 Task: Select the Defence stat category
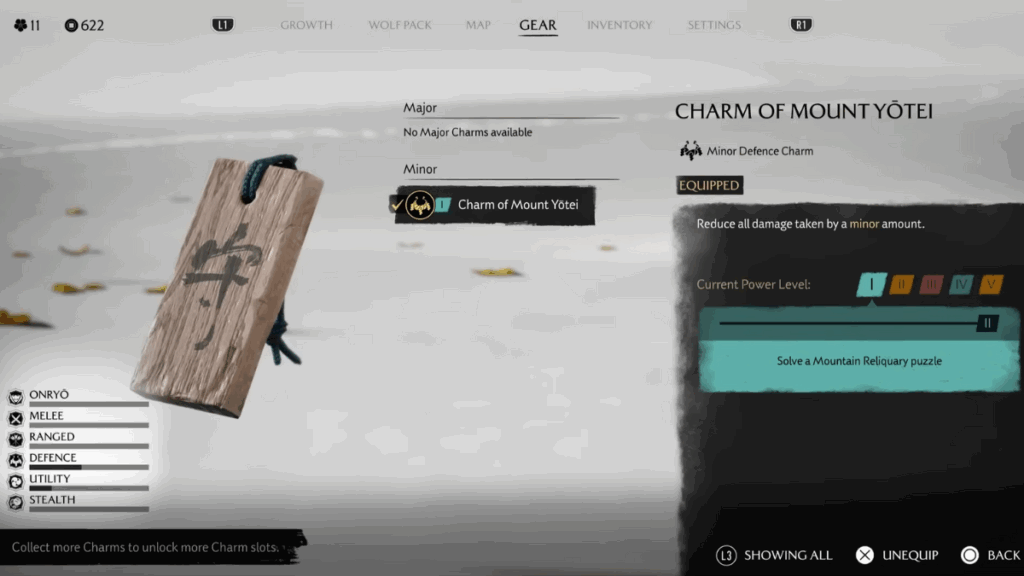pos(52,459)
